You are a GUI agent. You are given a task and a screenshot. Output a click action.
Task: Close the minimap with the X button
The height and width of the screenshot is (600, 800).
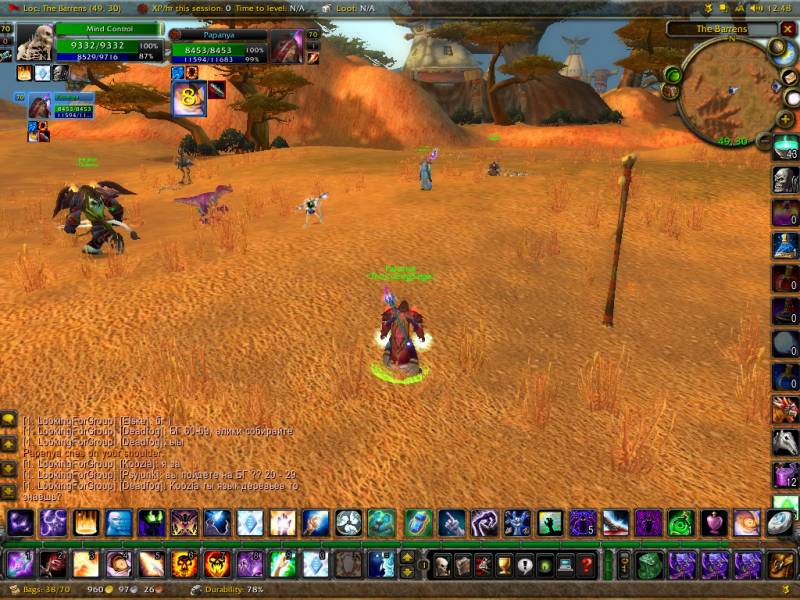click(787, 30)
